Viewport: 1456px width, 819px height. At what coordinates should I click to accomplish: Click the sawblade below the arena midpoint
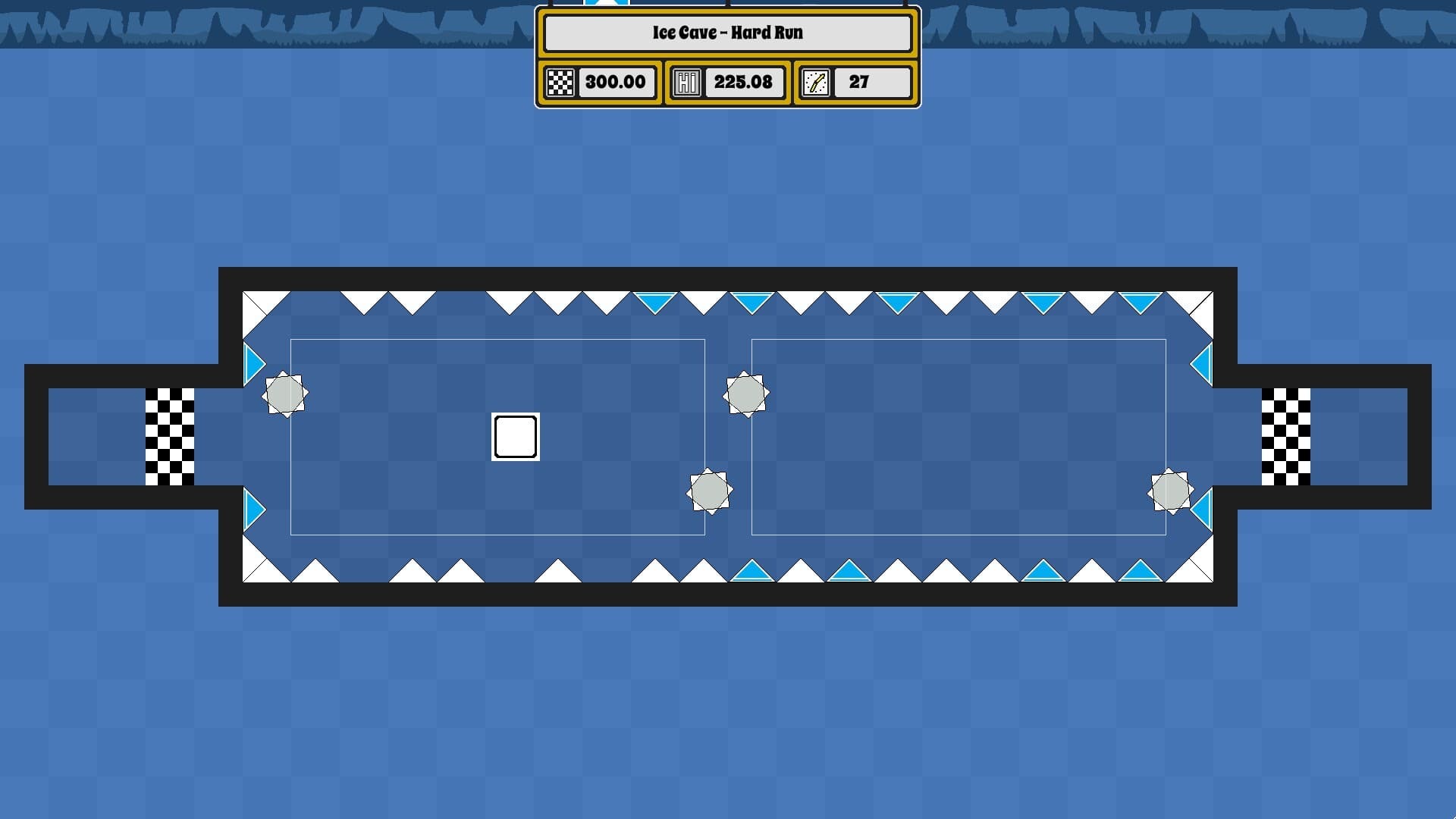(x=708, y=489)
